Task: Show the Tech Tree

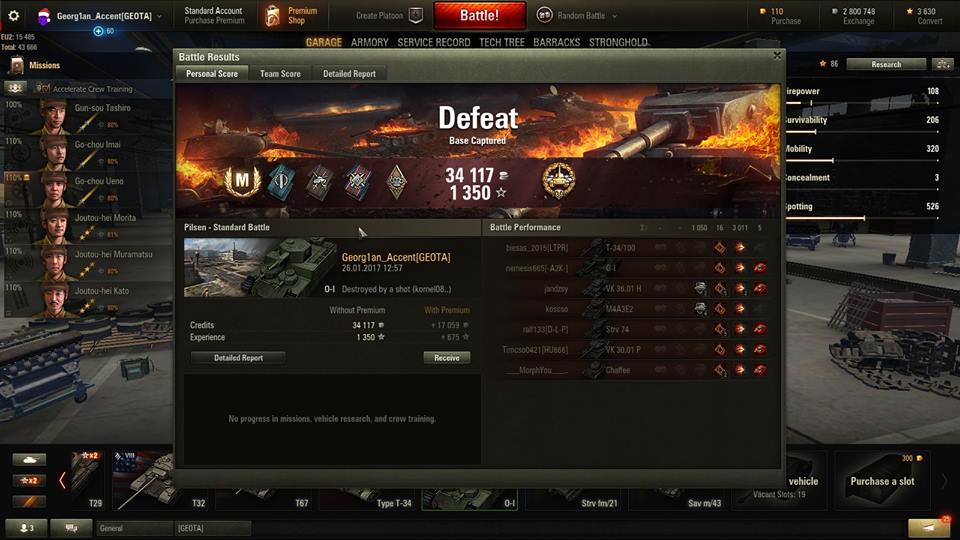Action: tap(502, 43)
